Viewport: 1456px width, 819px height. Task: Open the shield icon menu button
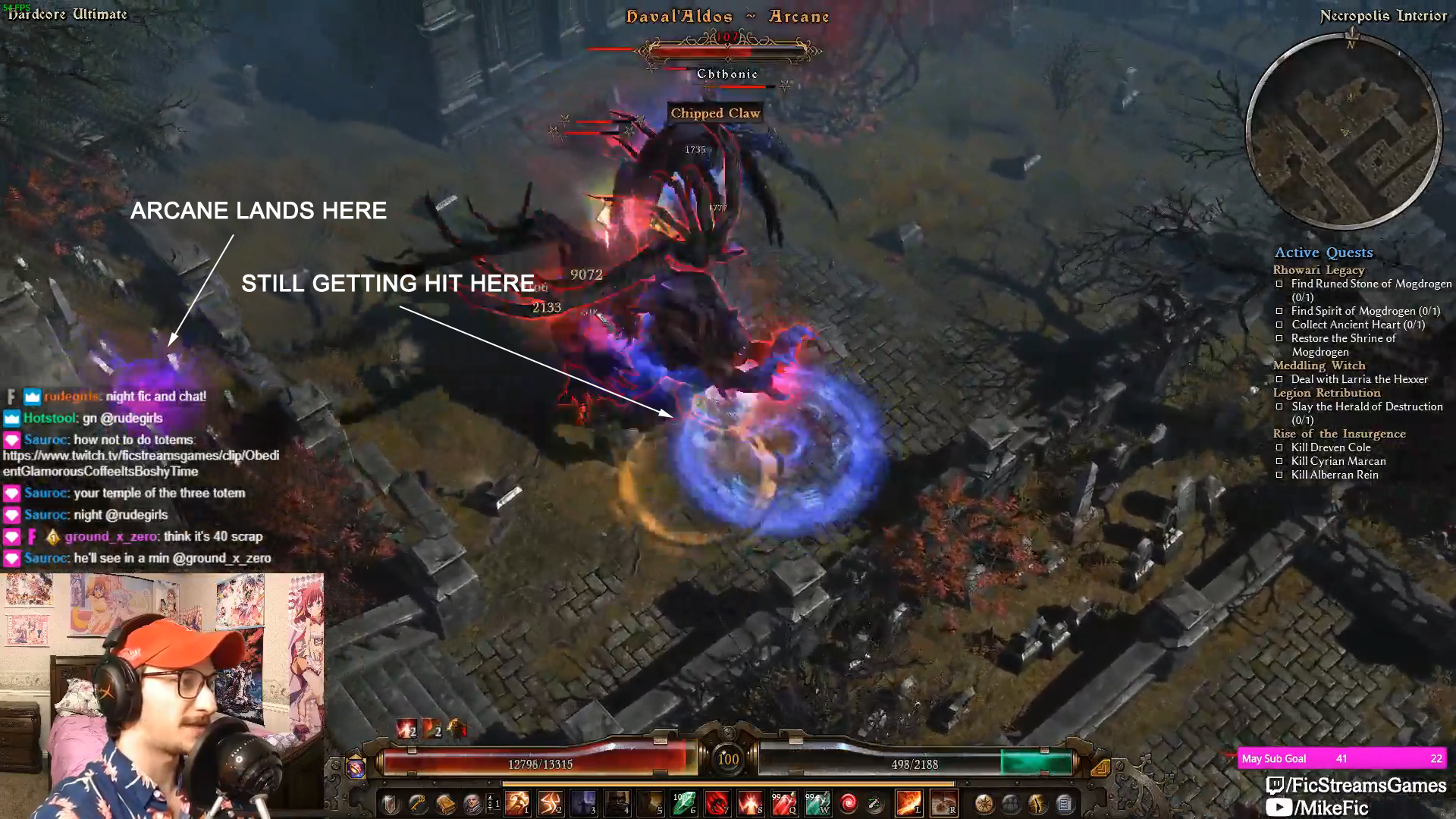point(391,804)
